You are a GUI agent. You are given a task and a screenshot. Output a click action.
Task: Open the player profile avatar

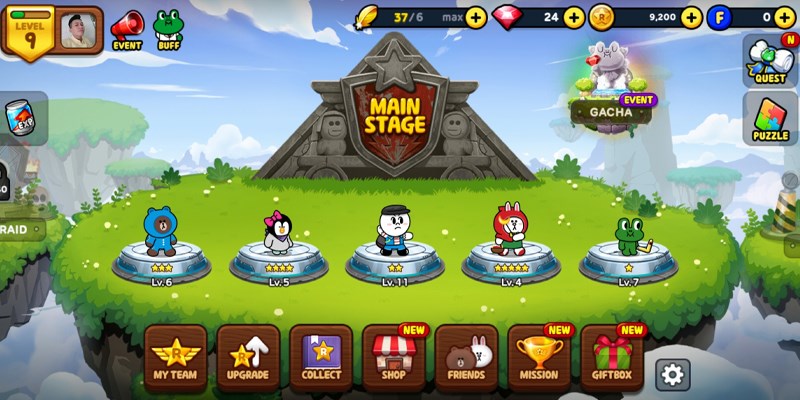click(80, 30)
